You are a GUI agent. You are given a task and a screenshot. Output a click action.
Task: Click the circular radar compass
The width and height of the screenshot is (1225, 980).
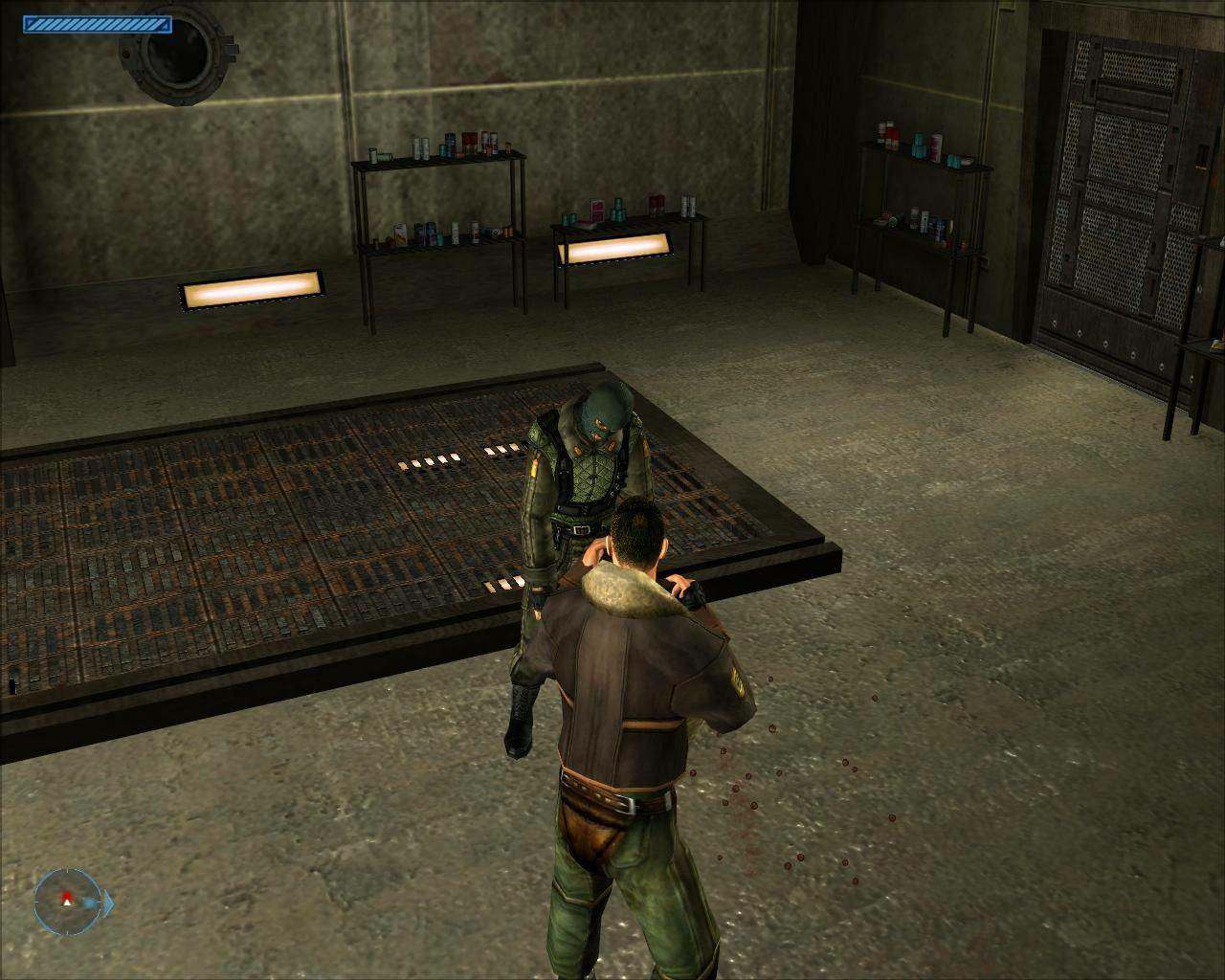point(66,901)
